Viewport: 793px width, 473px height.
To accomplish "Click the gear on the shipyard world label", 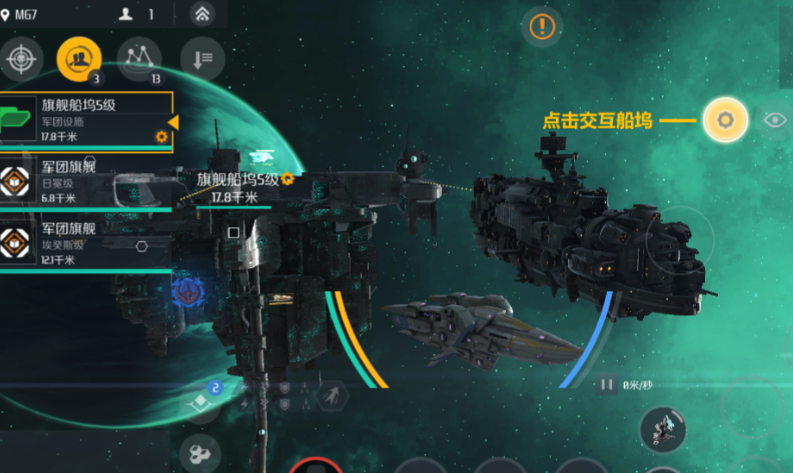I will (x=288, y=180).
